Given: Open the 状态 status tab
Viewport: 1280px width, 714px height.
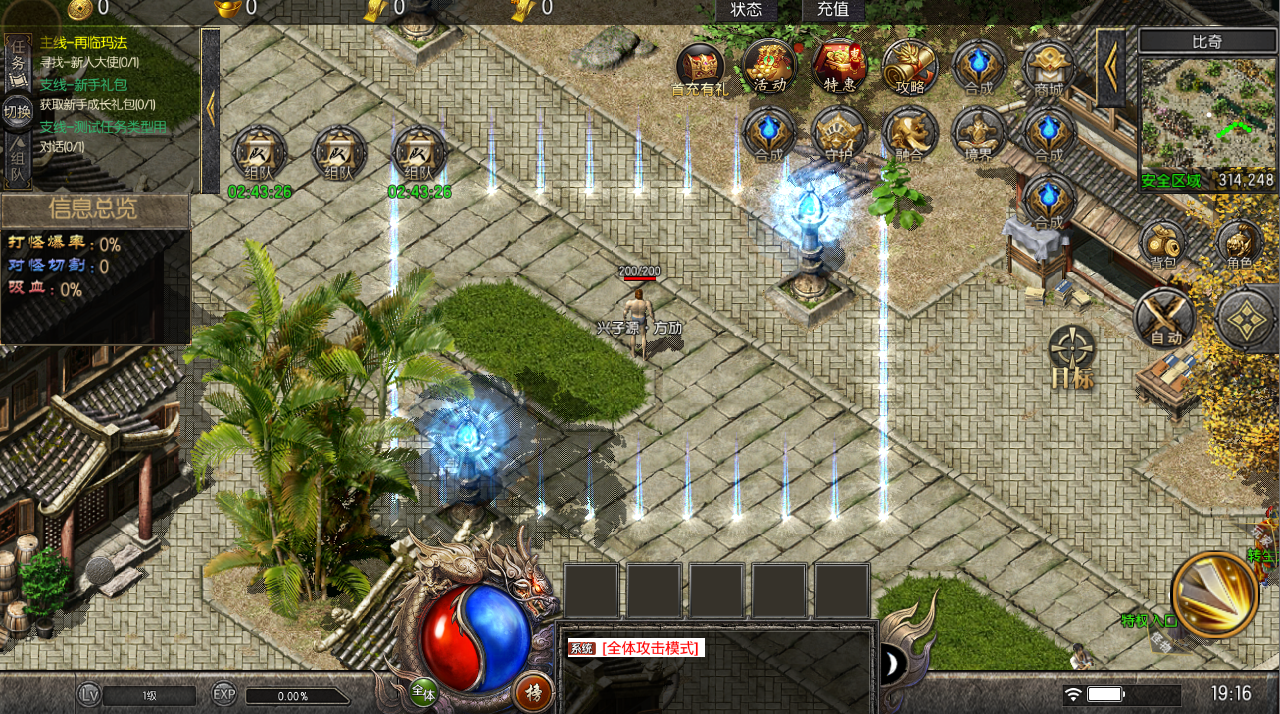Looking at the screenshot, I should [x=746, y=10].
